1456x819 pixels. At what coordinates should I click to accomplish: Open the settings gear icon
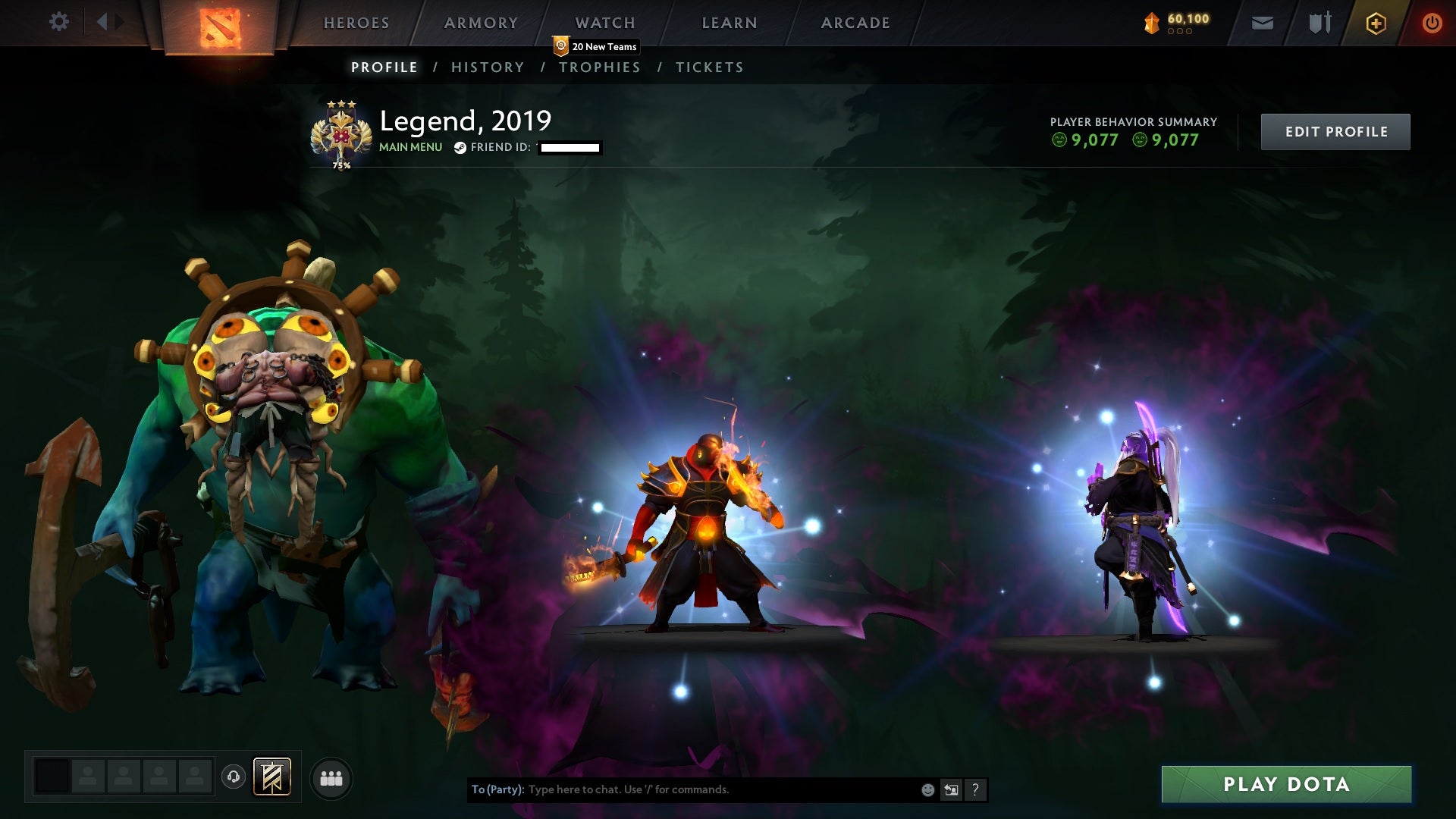(59, 23)
